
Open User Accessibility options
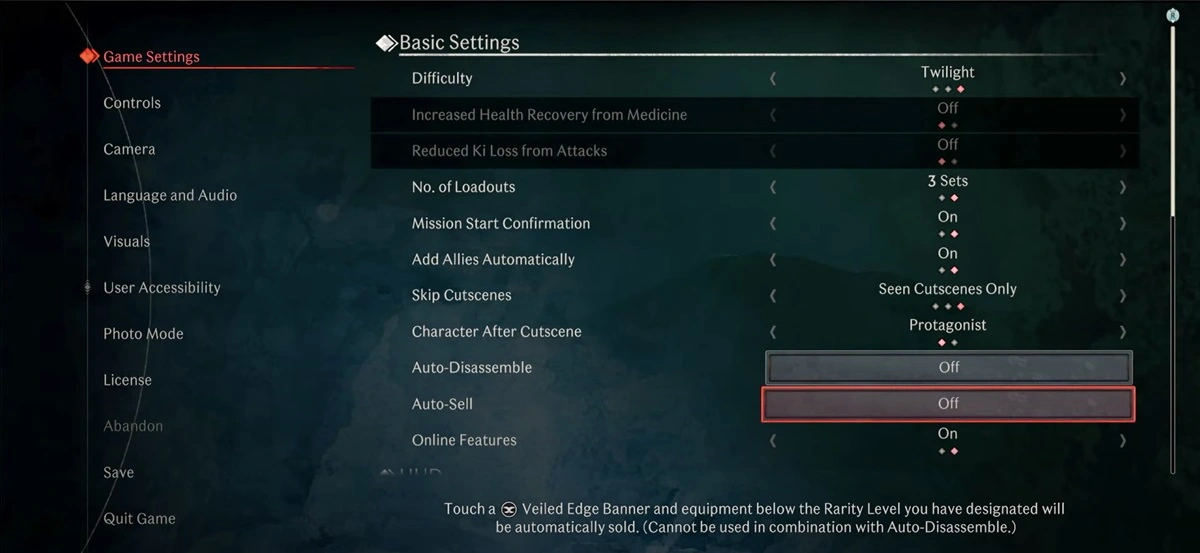tap(161, 288)
